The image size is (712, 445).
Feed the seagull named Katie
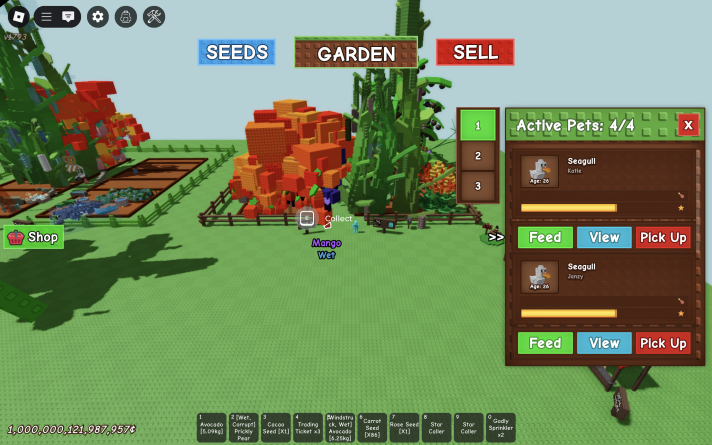(x=545, y=237)
